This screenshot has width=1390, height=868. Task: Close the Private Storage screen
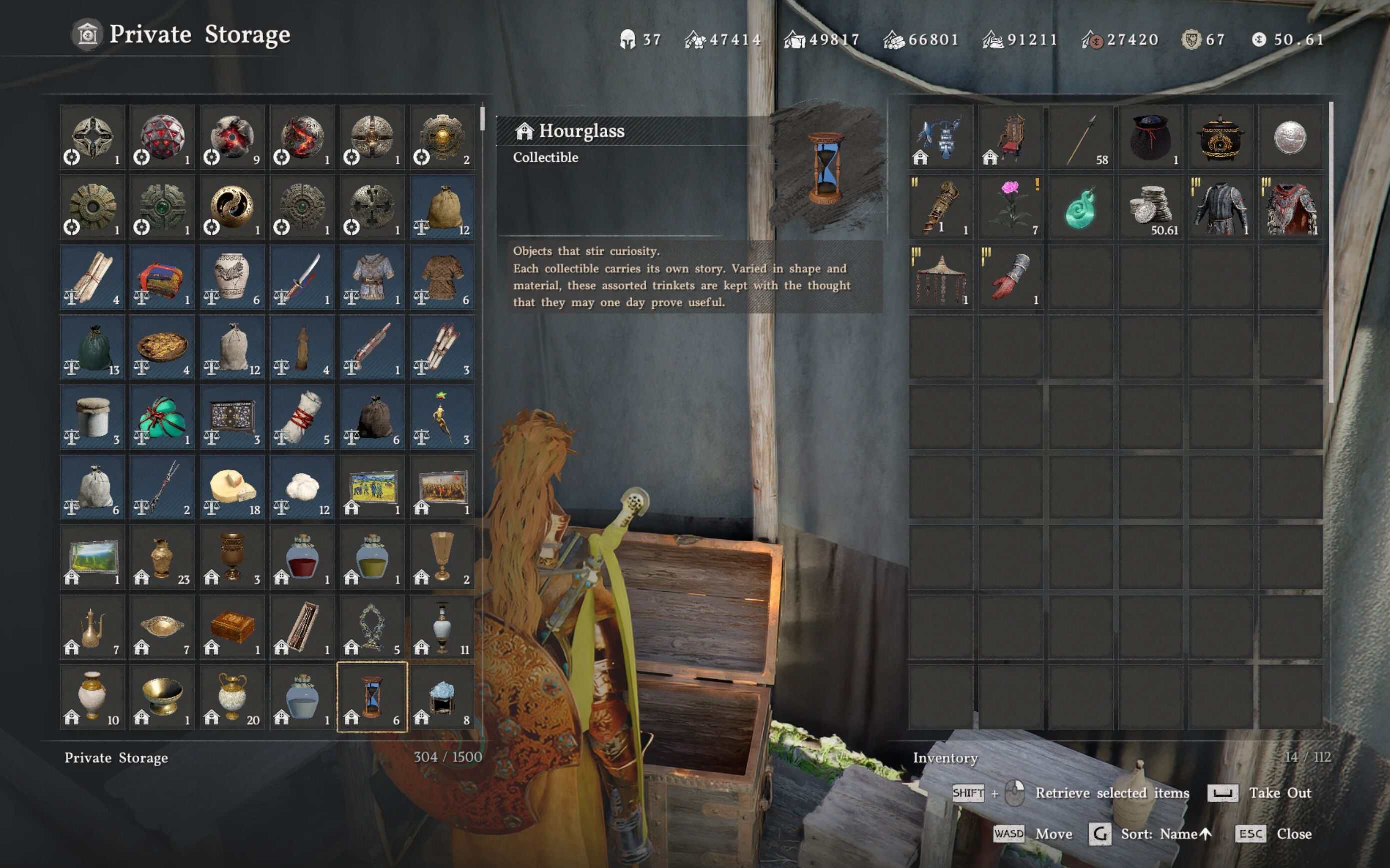click(1293, 834)
